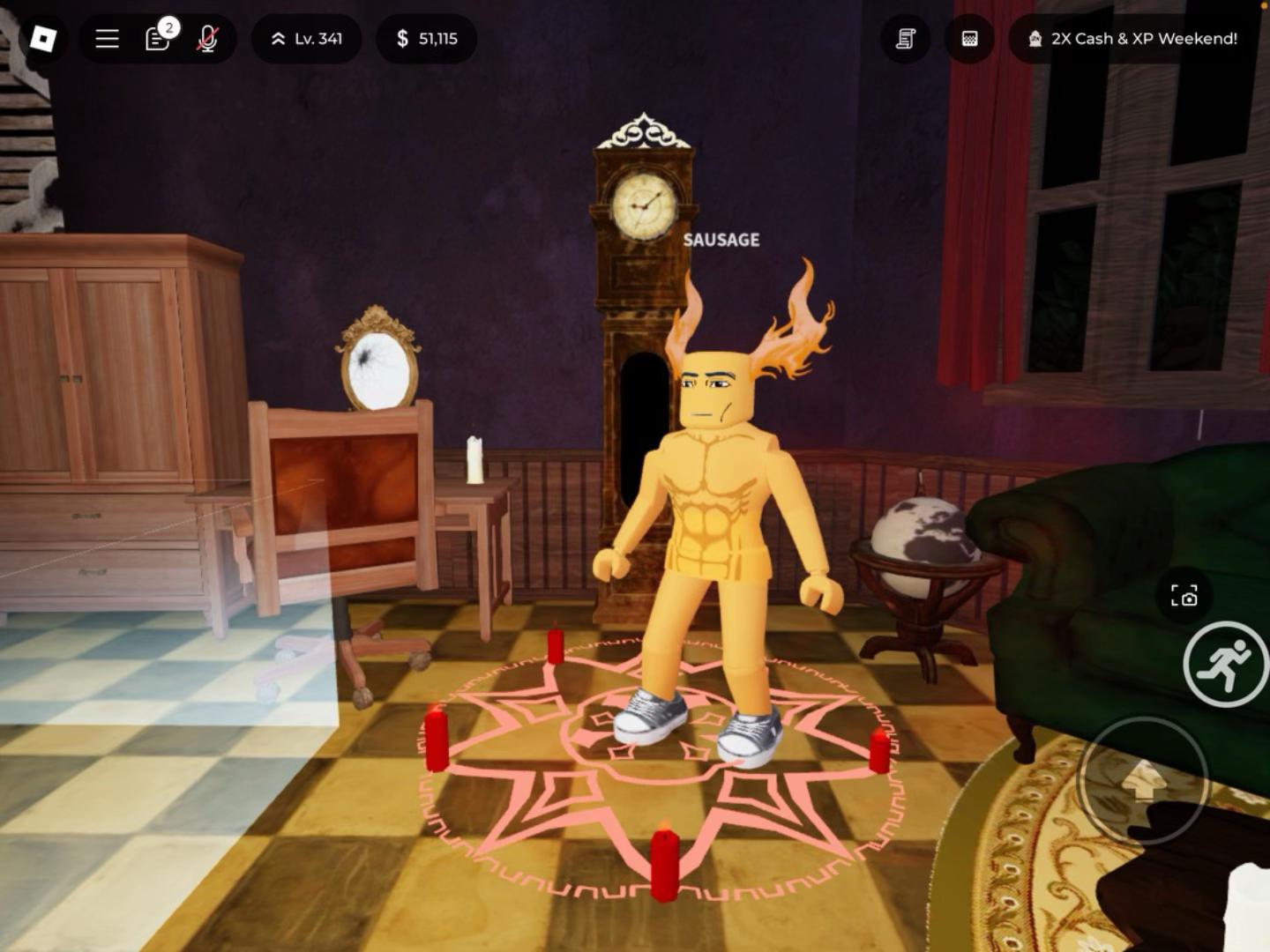Open the hamburger menu
Screen dimensions: 1270x952
pos(108,39)
